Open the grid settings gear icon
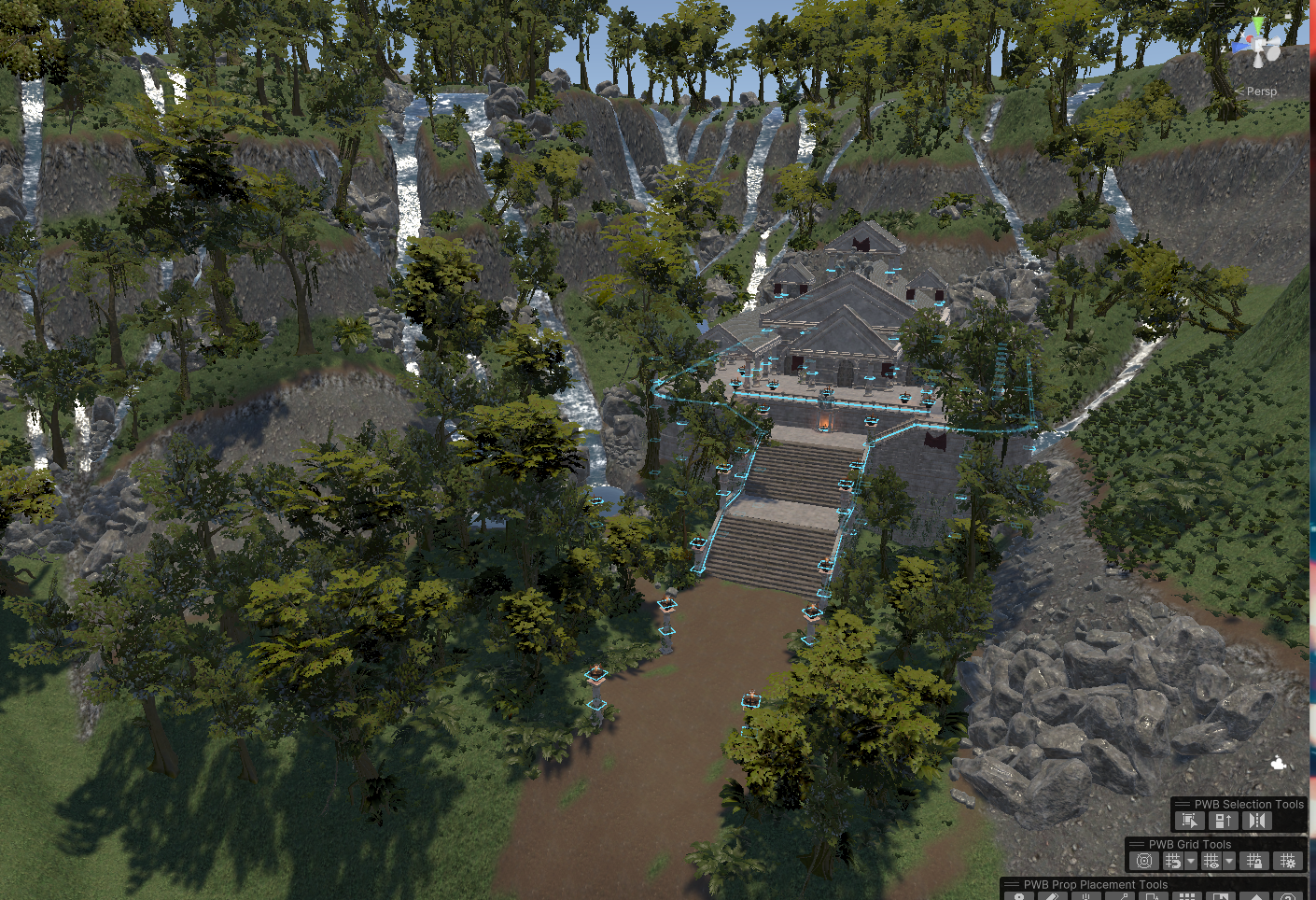Screen dimensions: 1316x900 (1288, 861)
